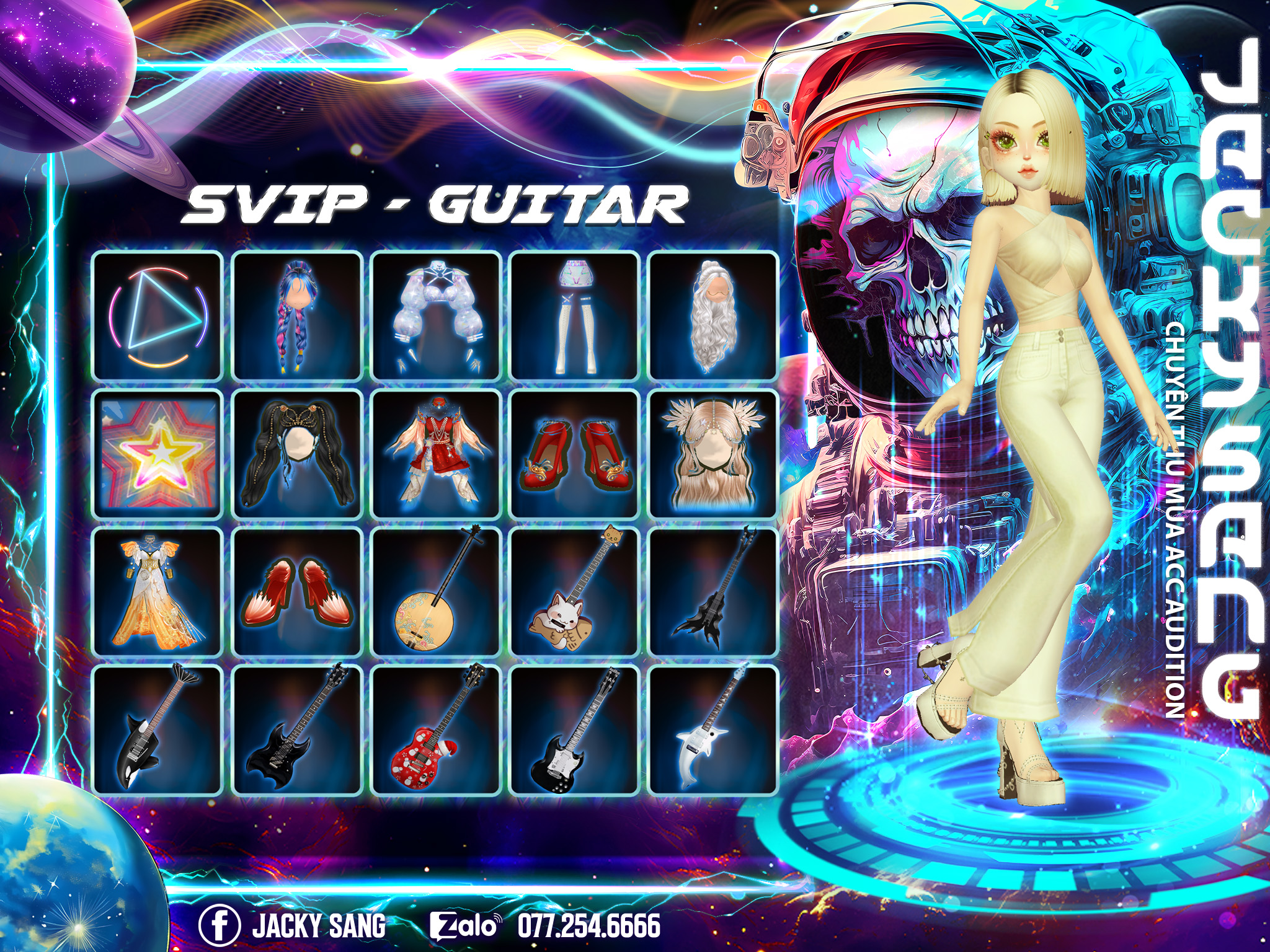Viewport: 1270px width, 952px height.
Task: Select the round moon lute slot
Action: tap(436, 591)
